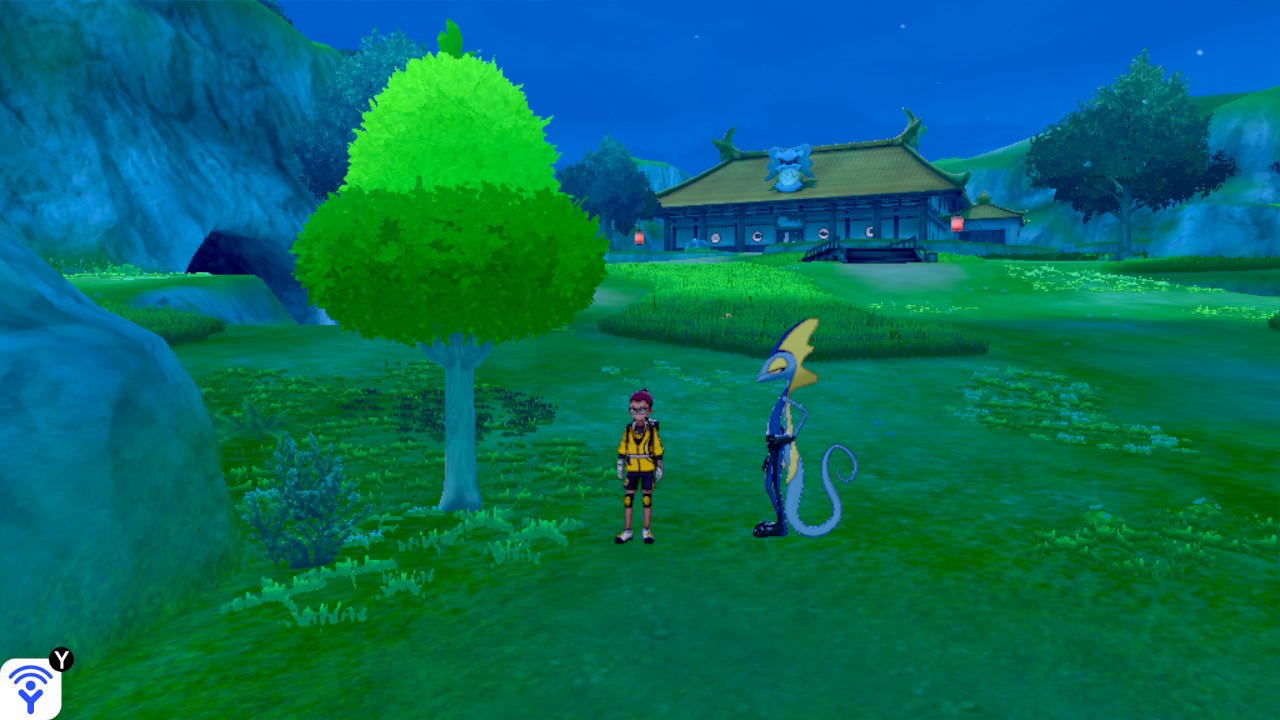
Task: Click the Y button badge on the Y-Comm icon
Action: point(62,658)
